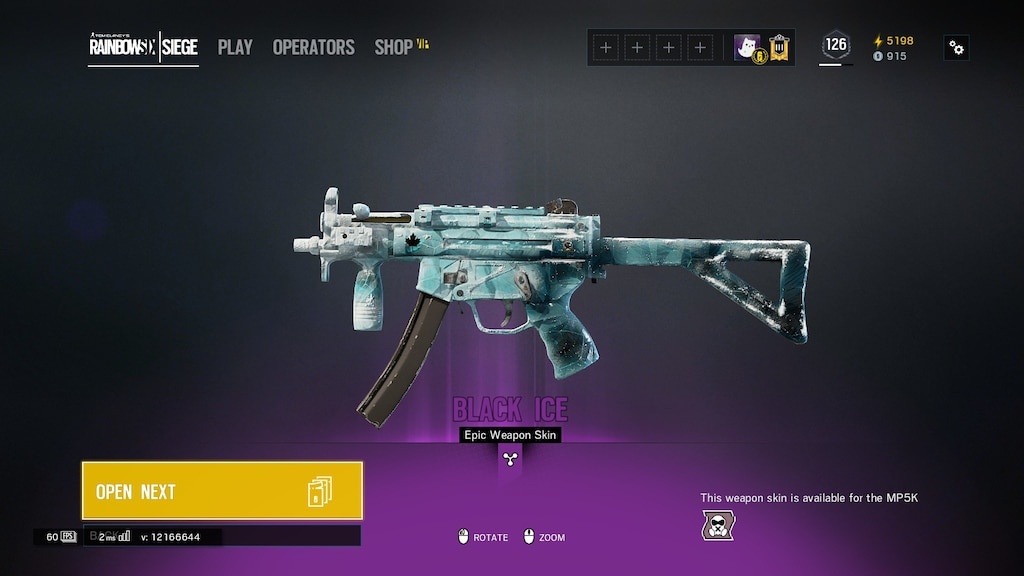Open the next Alpha Pack
1024x576 pixels.
222,491
